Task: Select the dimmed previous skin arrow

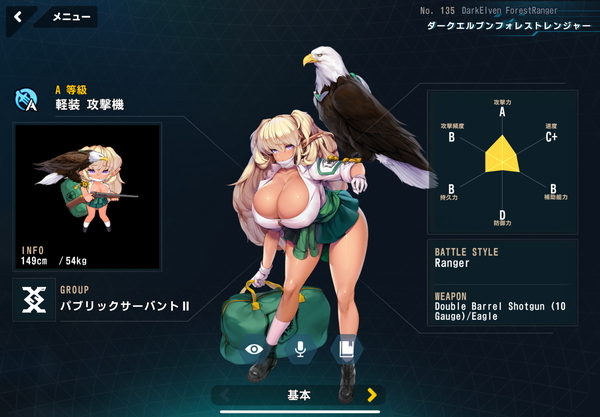Action: [x=227, y=395]
